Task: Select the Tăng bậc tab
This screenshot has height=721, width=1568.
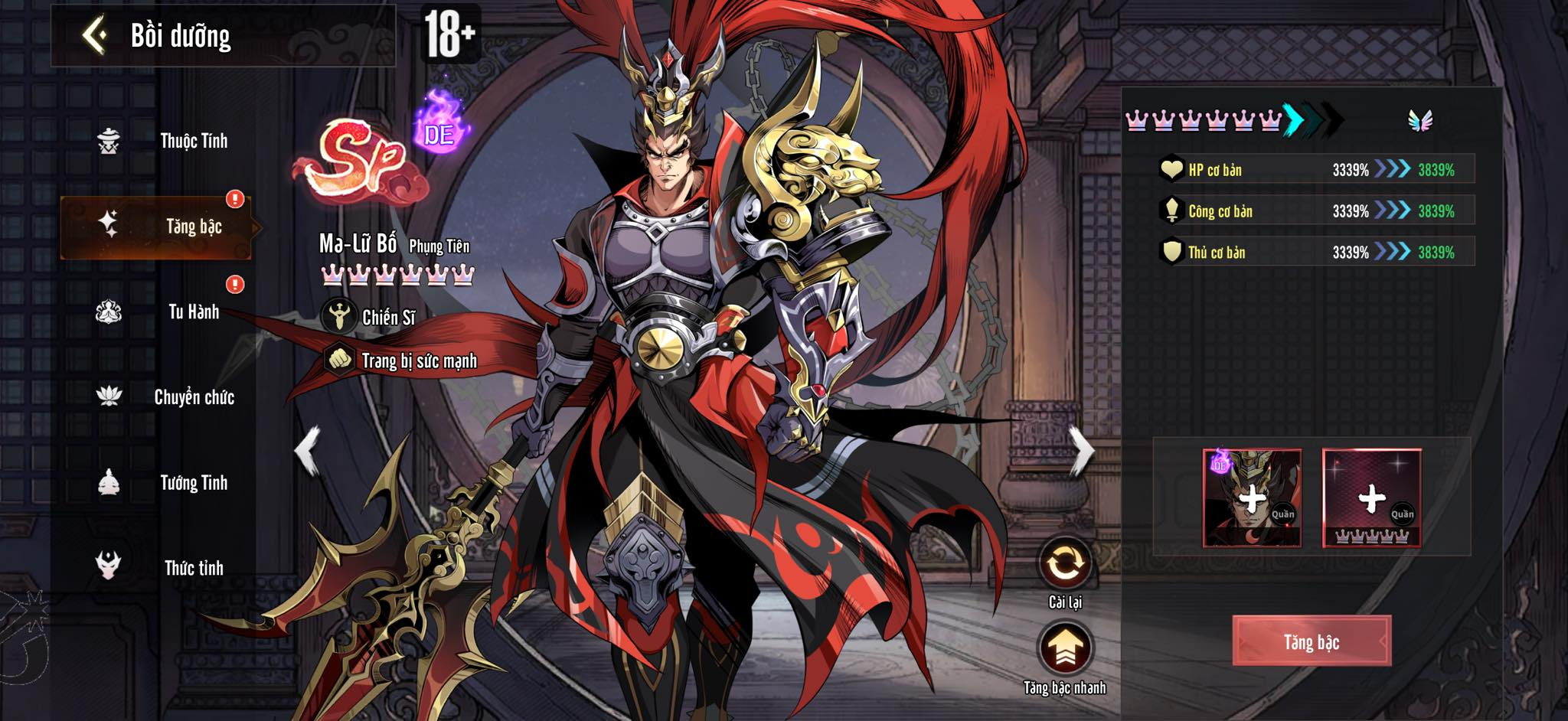Action: click(x=193, y=227)
